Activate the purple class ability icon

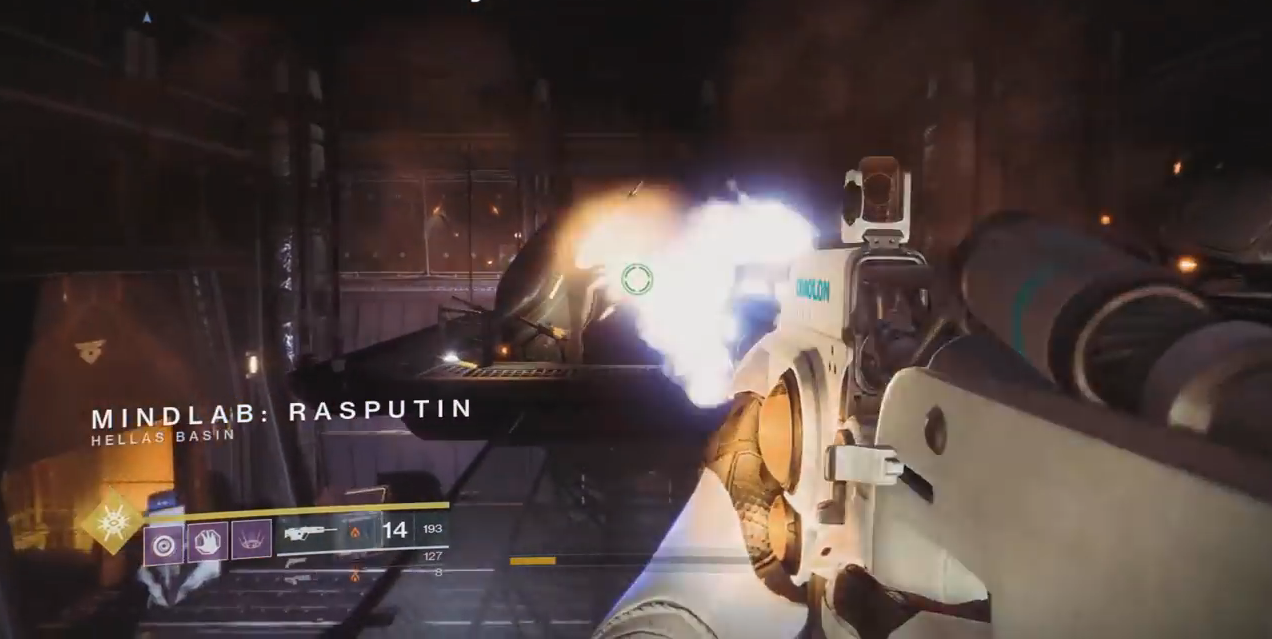click(x=252, y=540)
